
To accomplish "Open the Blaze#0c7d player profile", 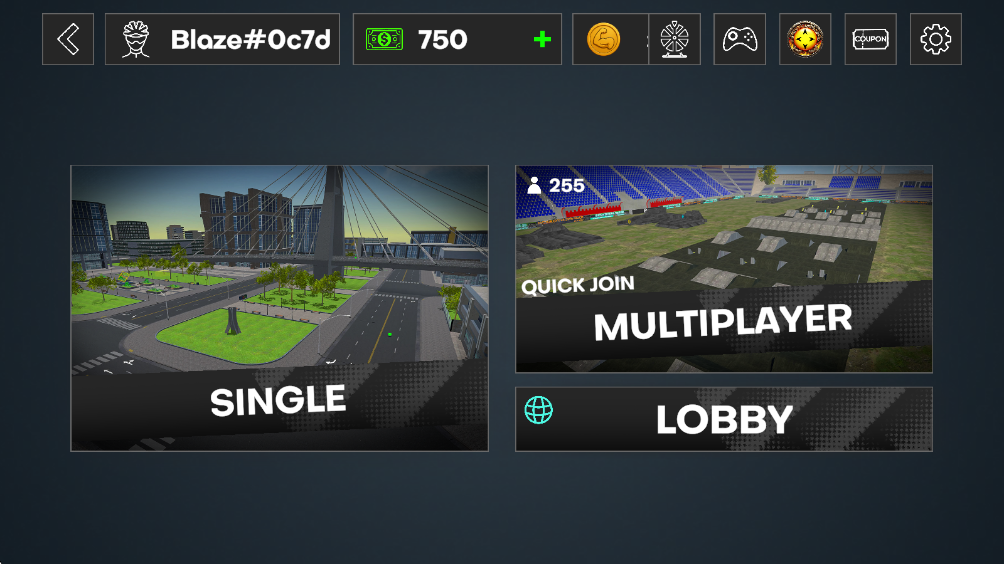I will pyautogui.click(x=222, y=39).
